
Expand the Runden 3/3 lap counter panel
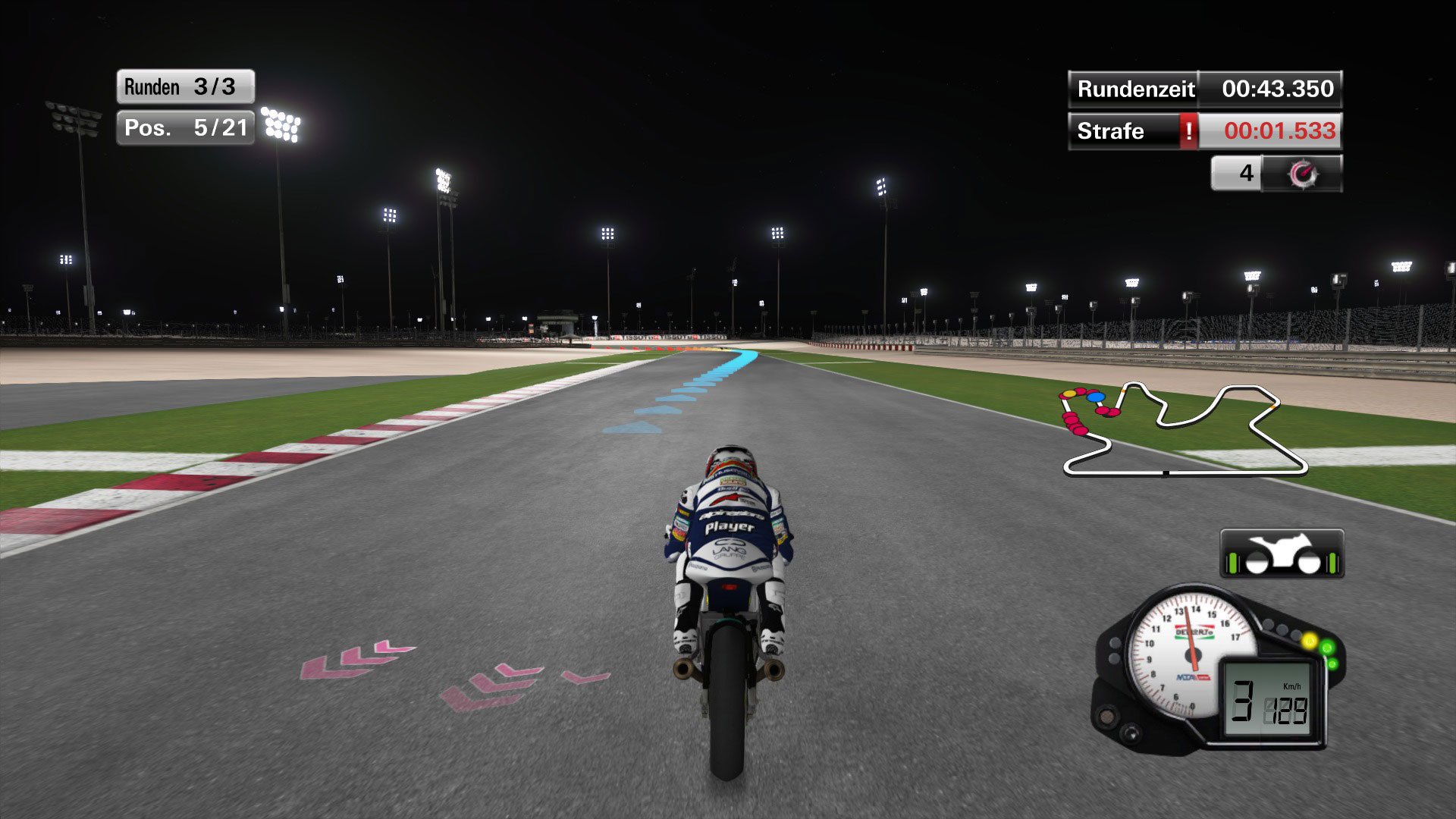coord(184,86)
